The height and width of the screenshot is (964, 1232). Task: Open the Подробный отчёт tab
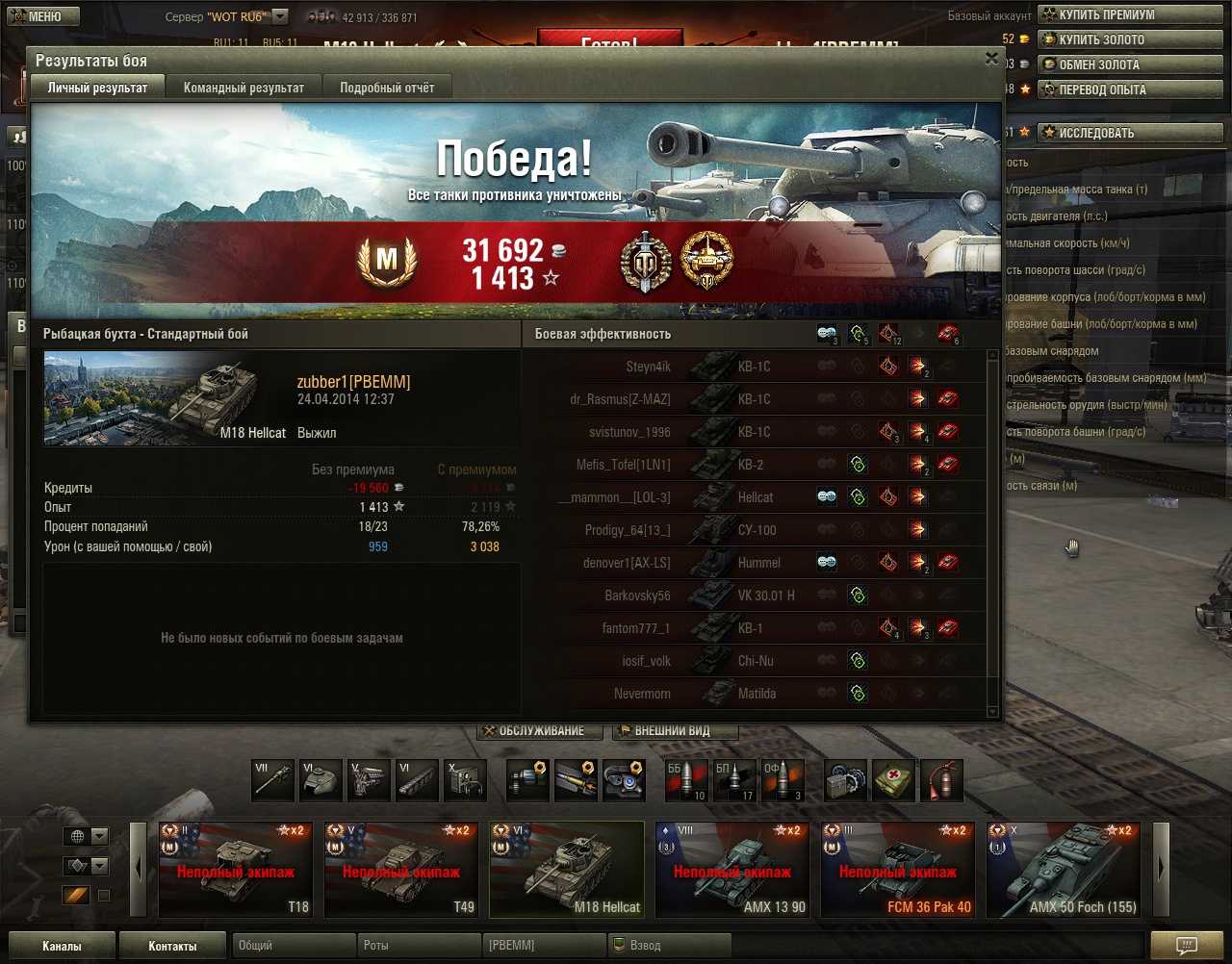387,88
